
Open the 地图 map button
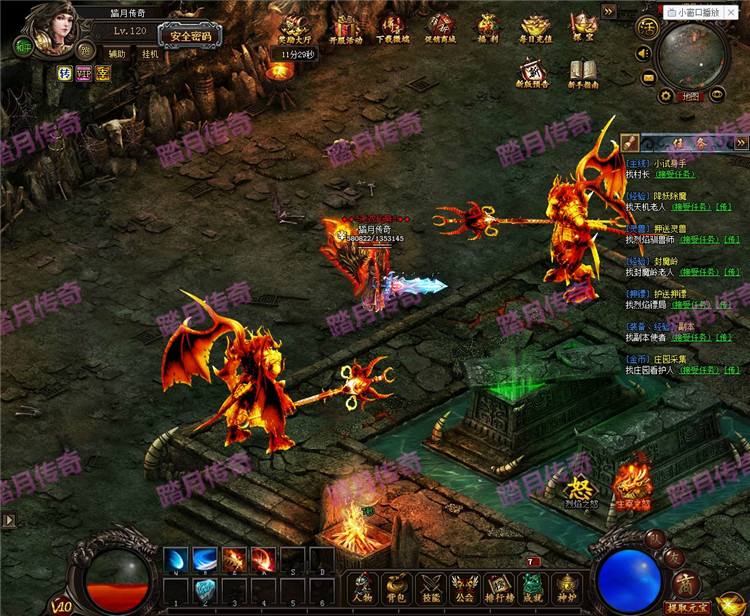pyautogui.click(x=691, y=97)
